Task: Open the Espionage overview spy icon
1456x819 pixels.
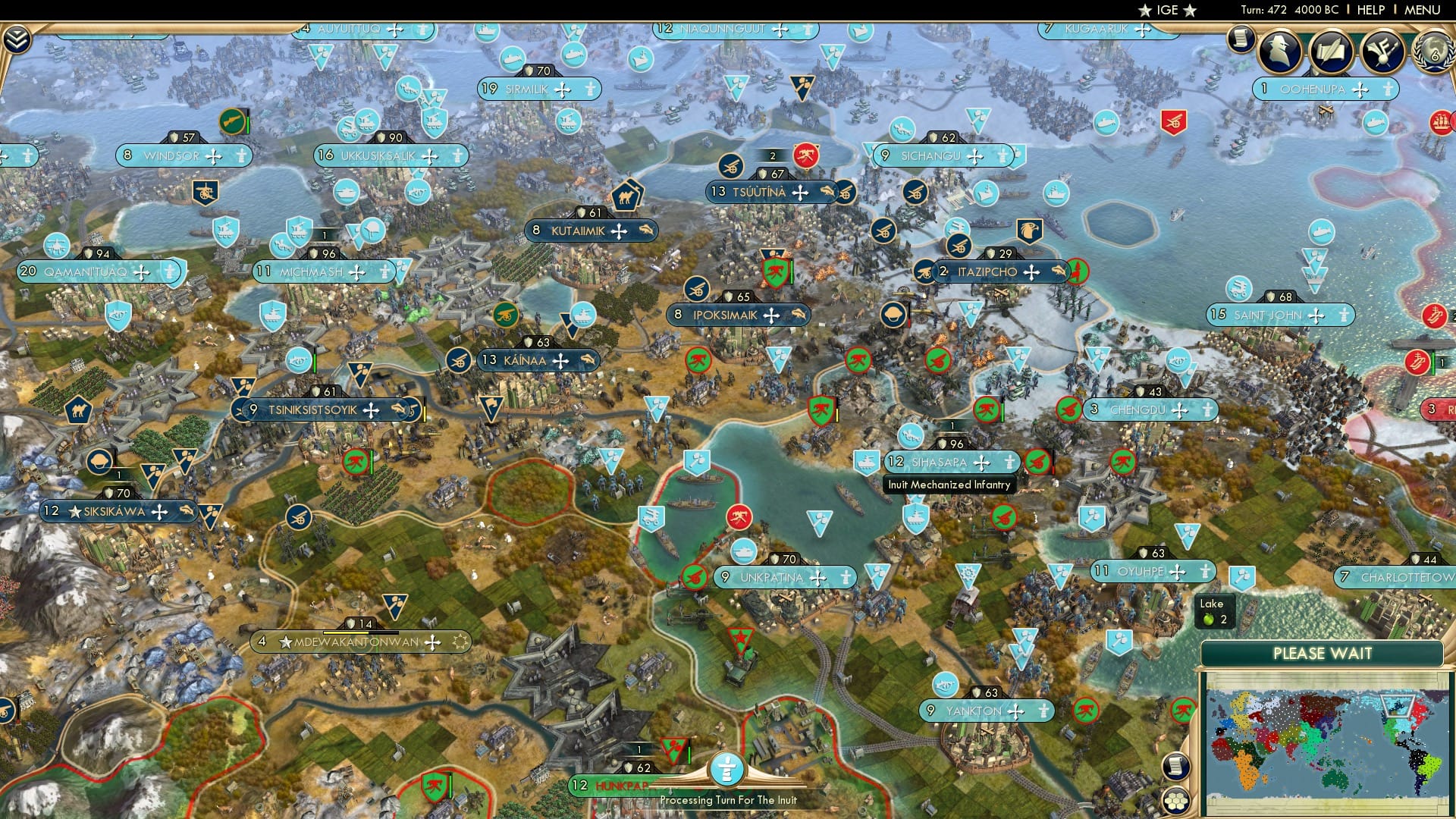Action: [1280, 52]
